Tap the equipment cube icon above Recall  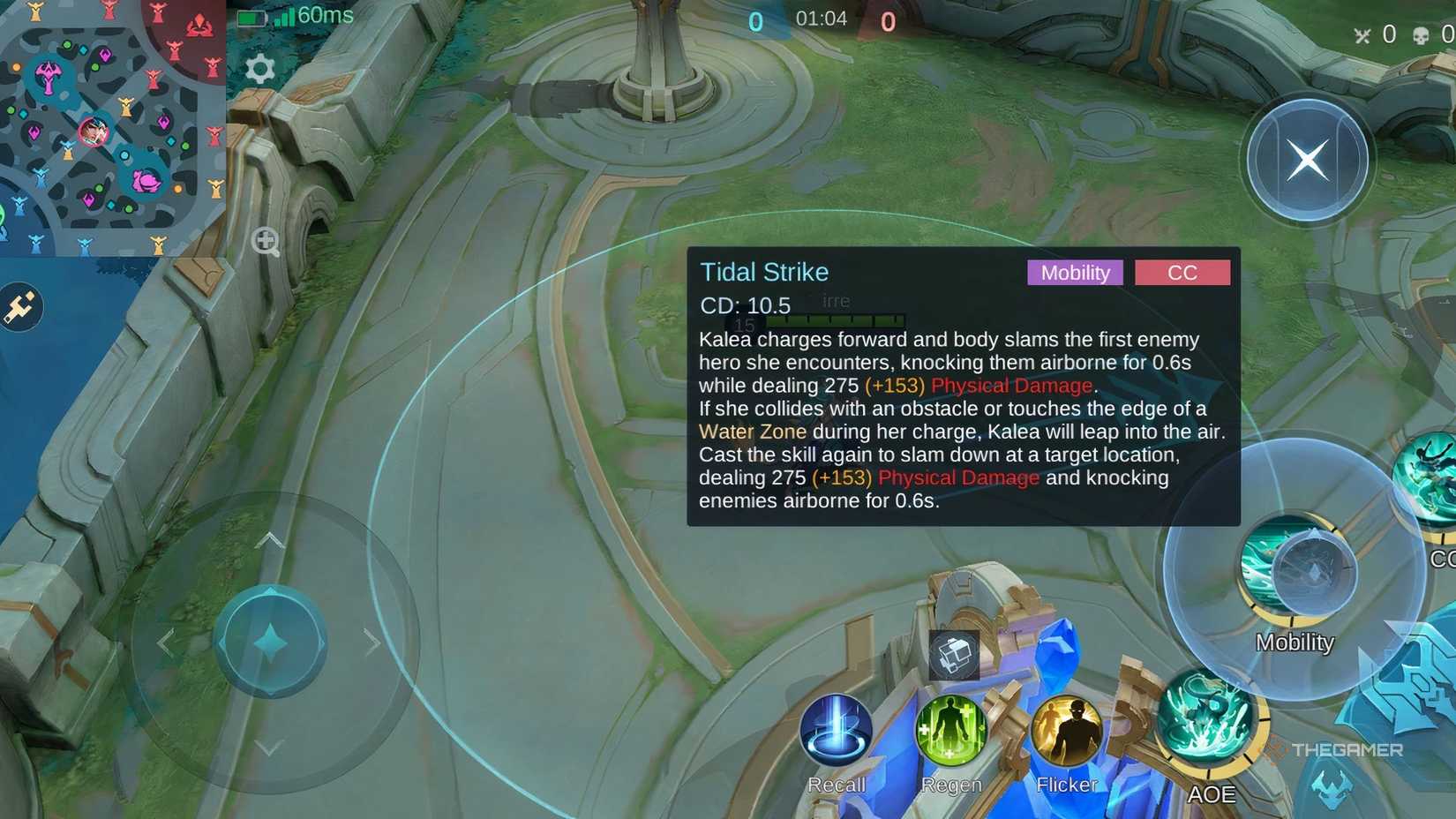tap(956, 653)
